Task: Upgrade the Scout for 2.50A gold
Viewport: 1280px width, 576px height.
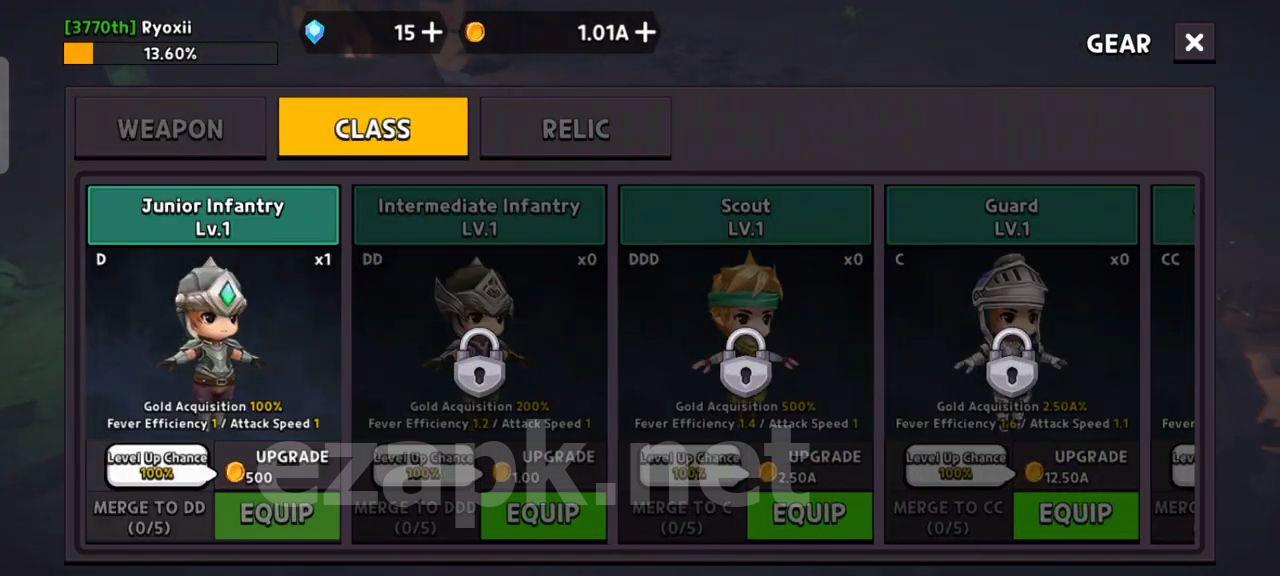Action: [810, 466]
